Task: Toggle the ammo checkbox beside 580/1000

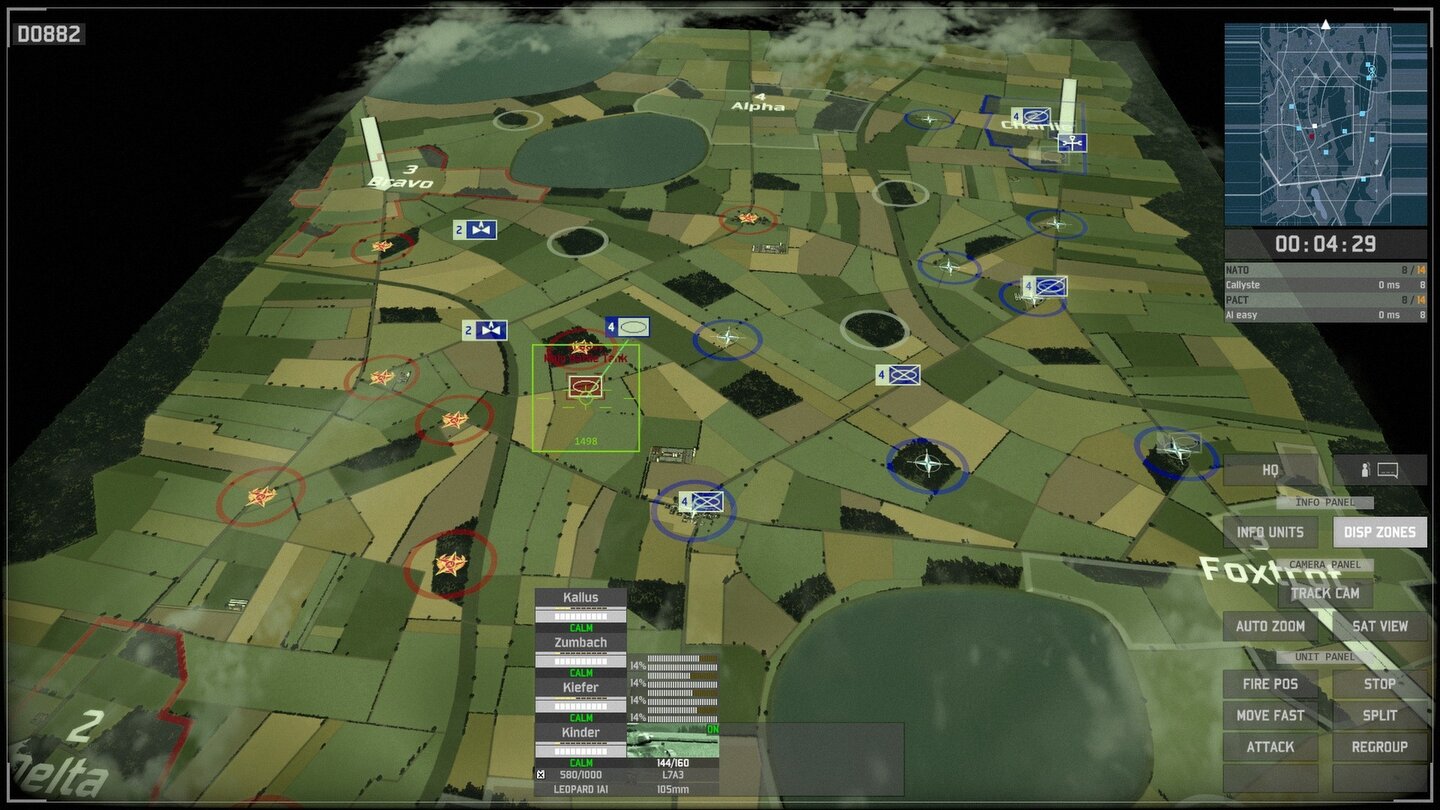Action: 541,774
